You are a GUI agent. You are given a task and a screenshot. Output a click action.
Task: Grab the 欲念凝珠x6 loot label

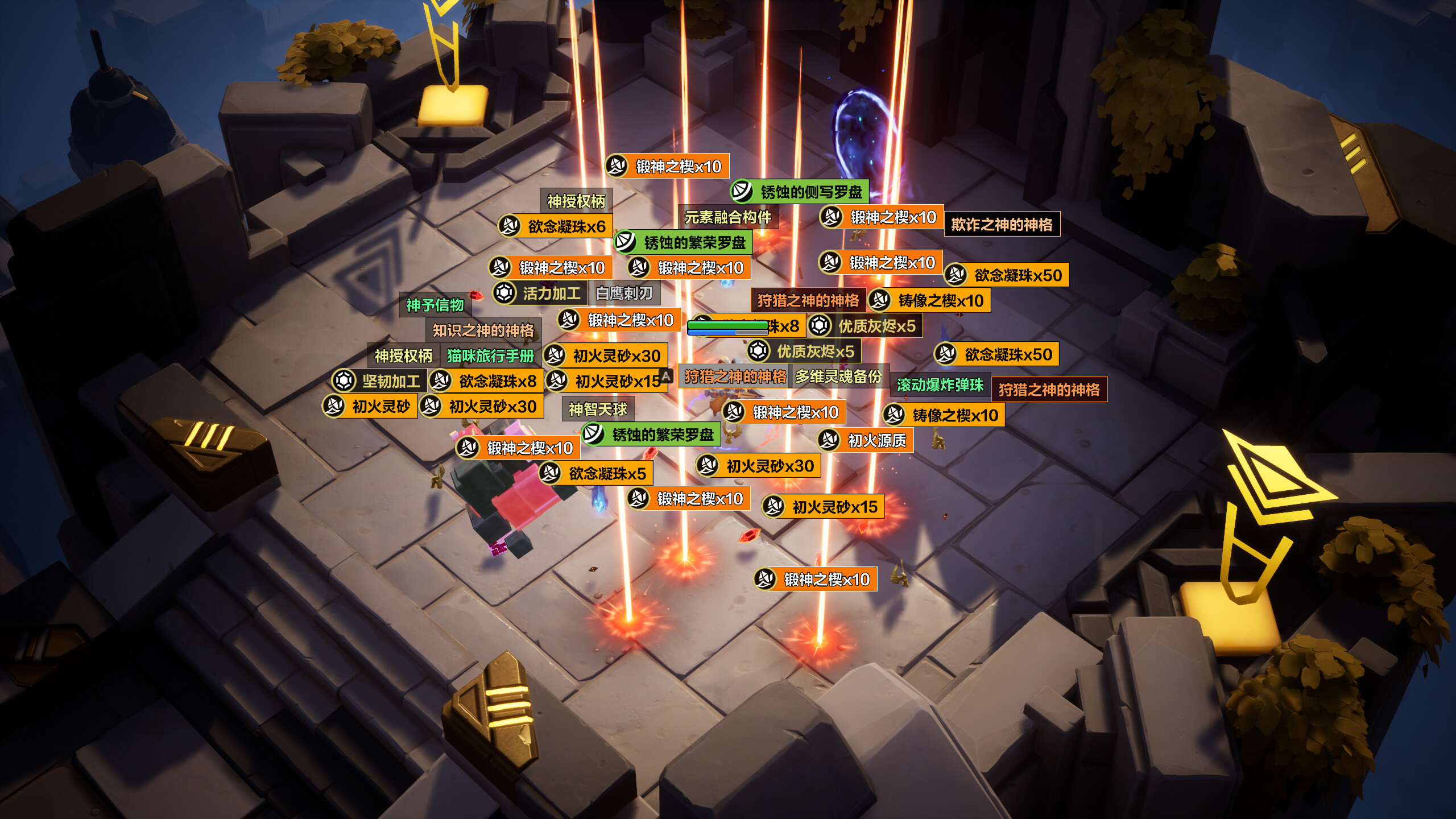(x=566, y=226)
